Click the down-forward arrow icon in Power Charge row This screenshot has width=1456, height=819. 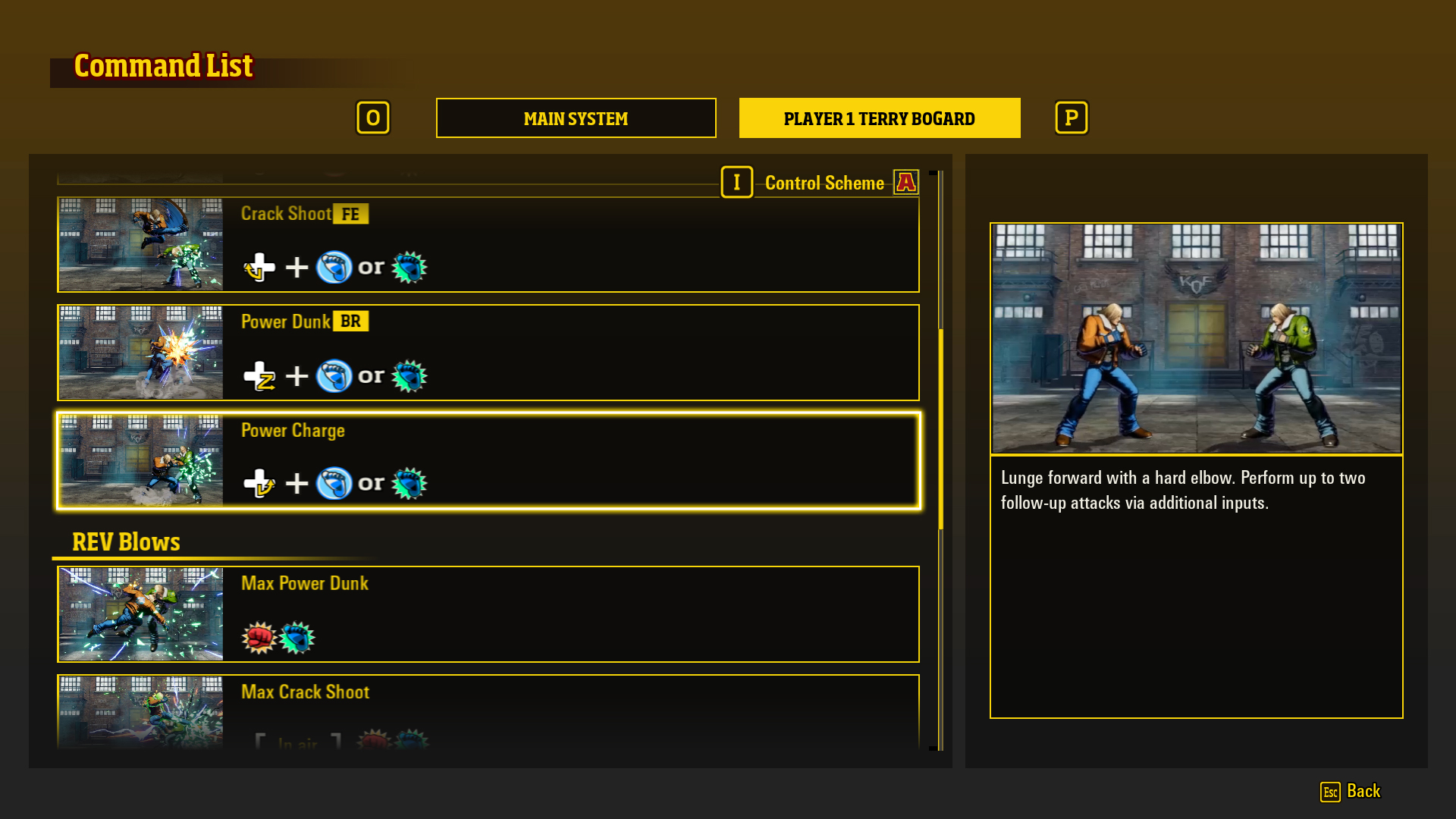click(x=261, y=483)
